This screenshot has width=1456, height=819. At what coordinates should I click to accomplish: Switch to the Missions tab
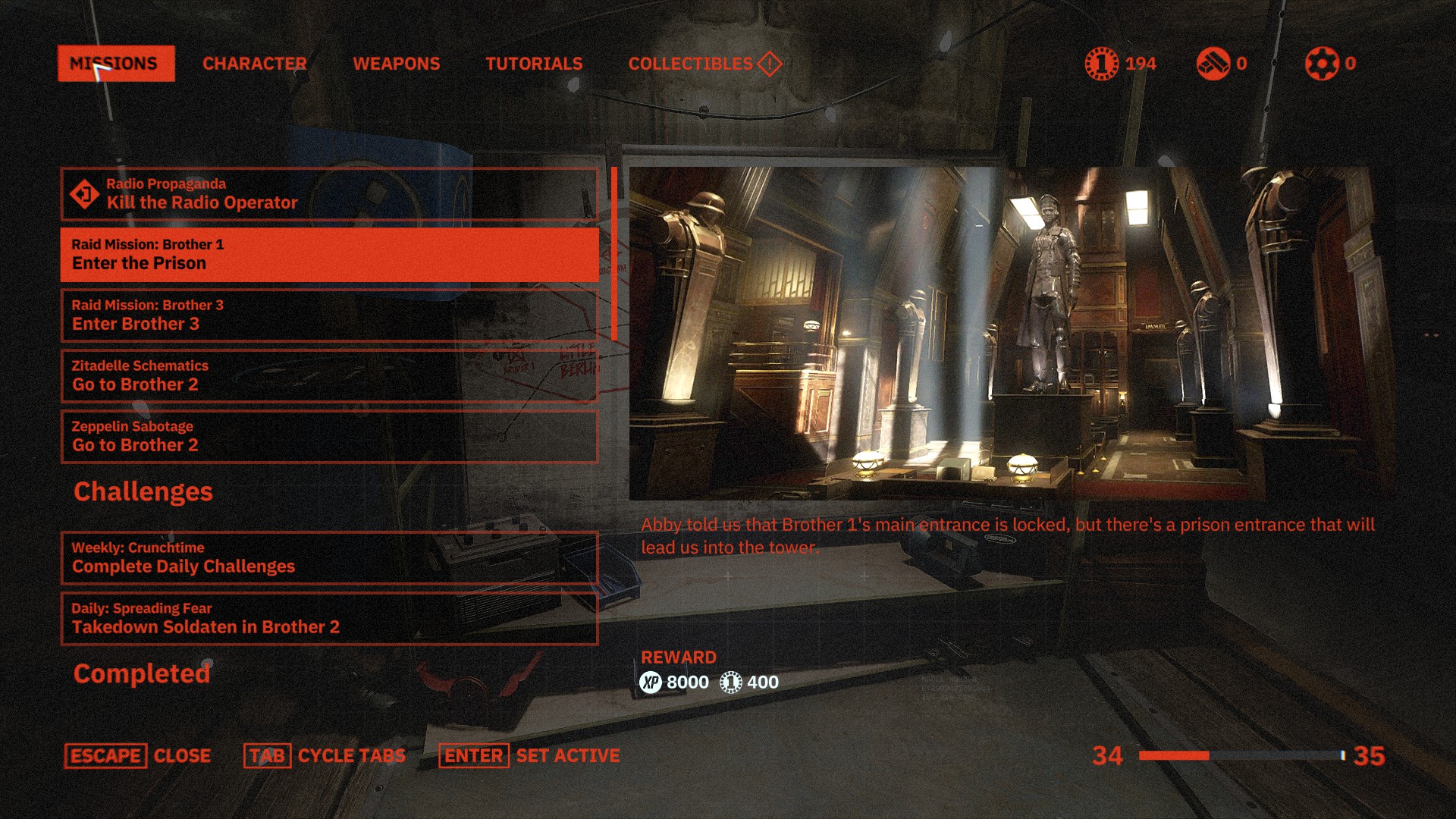tap(115, 64)
